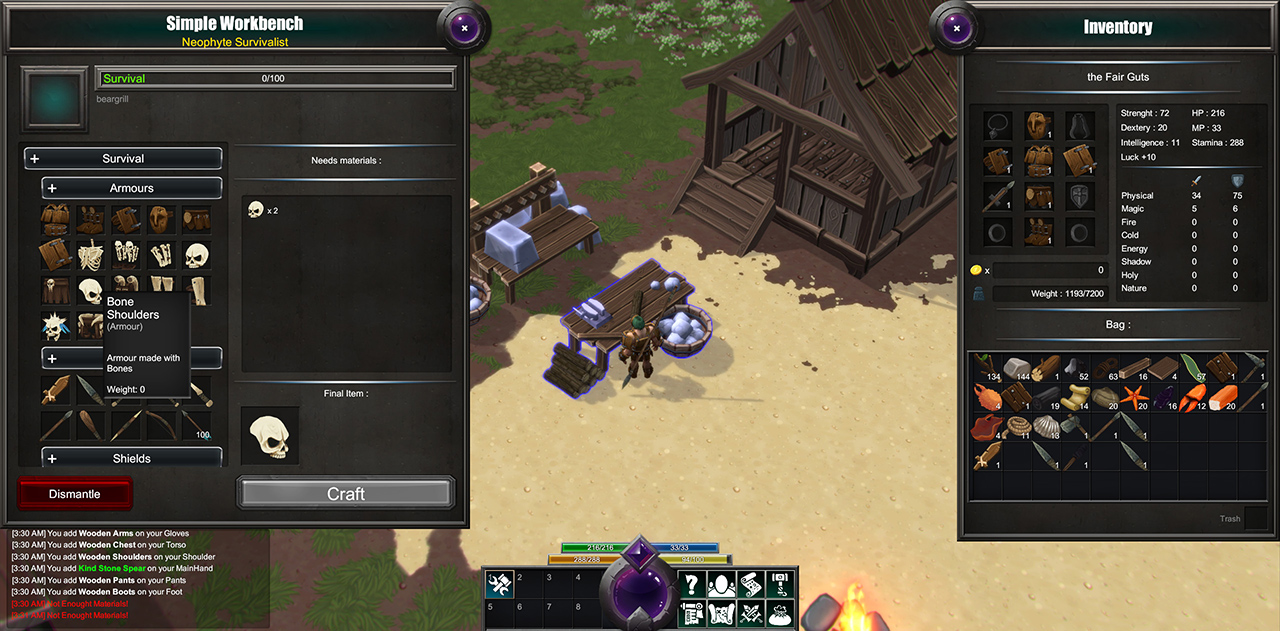
Task: Select the wooden sword recipe
Action: click(56, 391)
